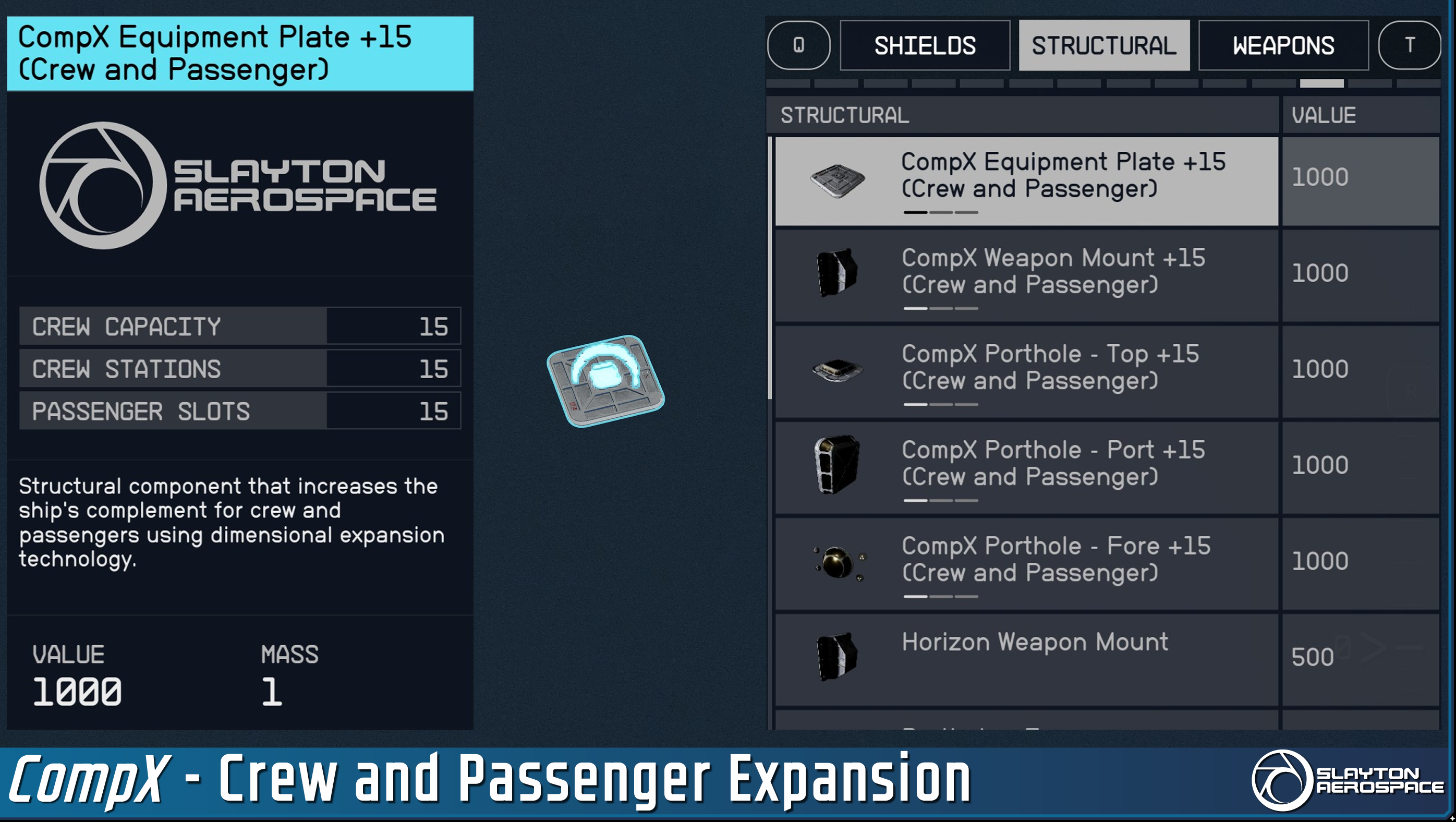Select the Structural category tab
1456x822 pixels.
(1103, 46)
